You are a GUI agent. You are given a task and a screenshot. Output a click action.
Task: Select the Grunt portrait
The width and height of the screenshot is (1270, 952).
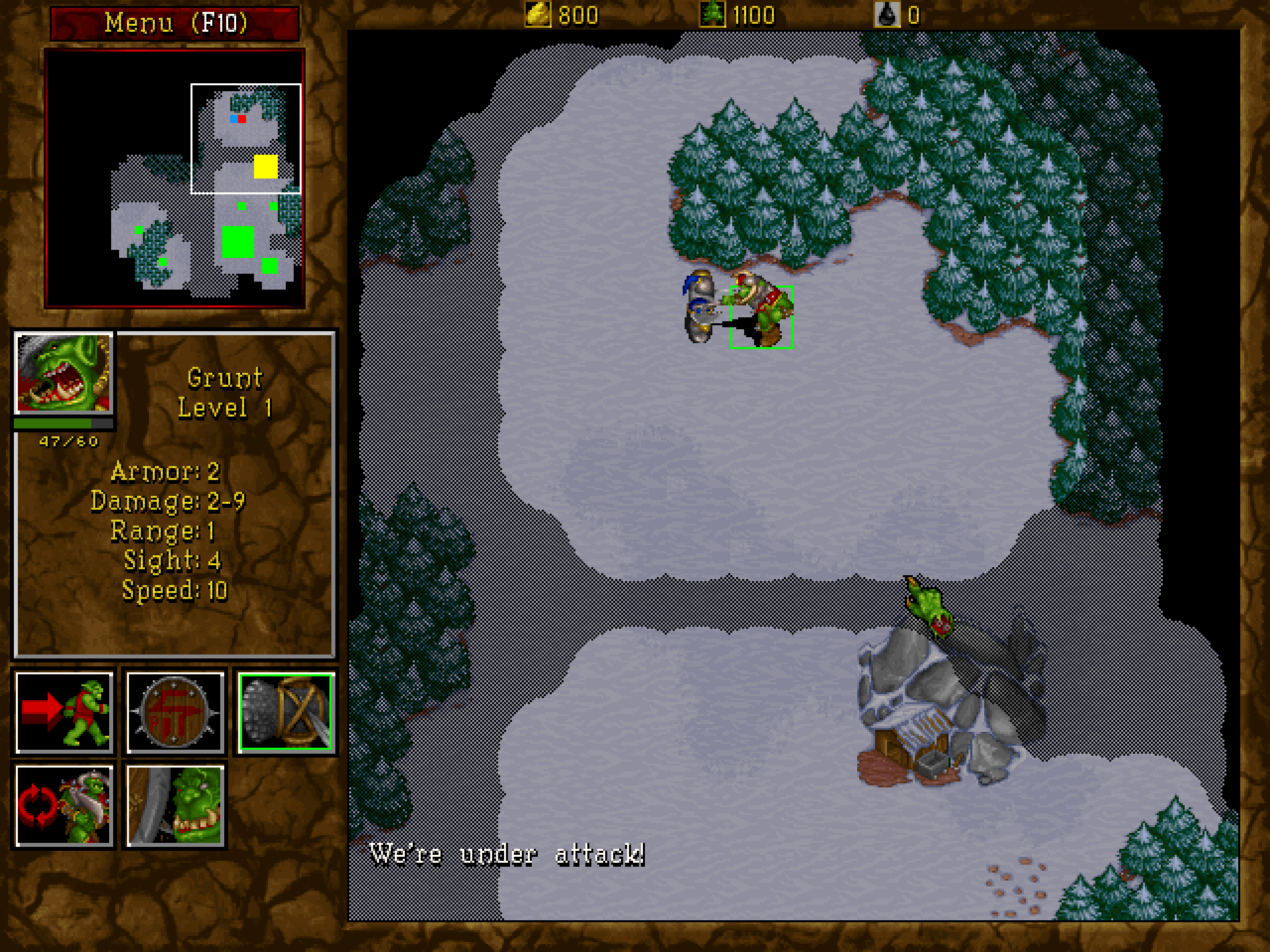pyautogui.click(x=64, y=374)
